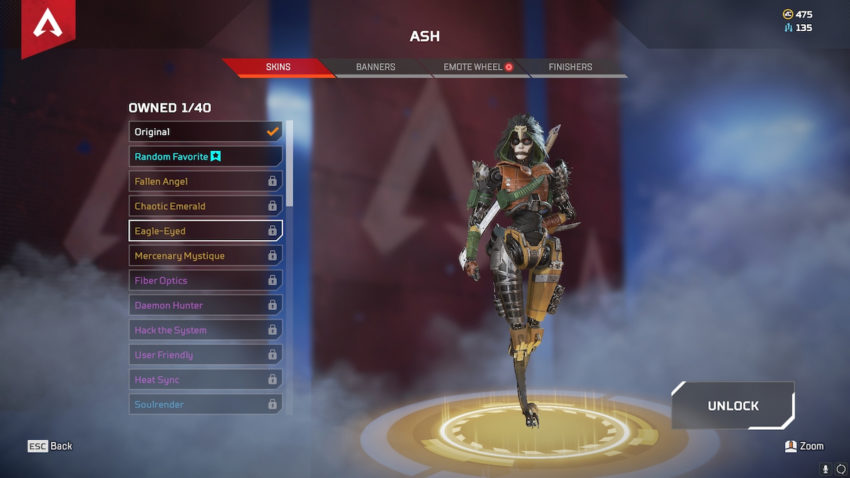Open the Banners tab
The image size is (850, 478).
pyautogui.click(x=375, y=67)
